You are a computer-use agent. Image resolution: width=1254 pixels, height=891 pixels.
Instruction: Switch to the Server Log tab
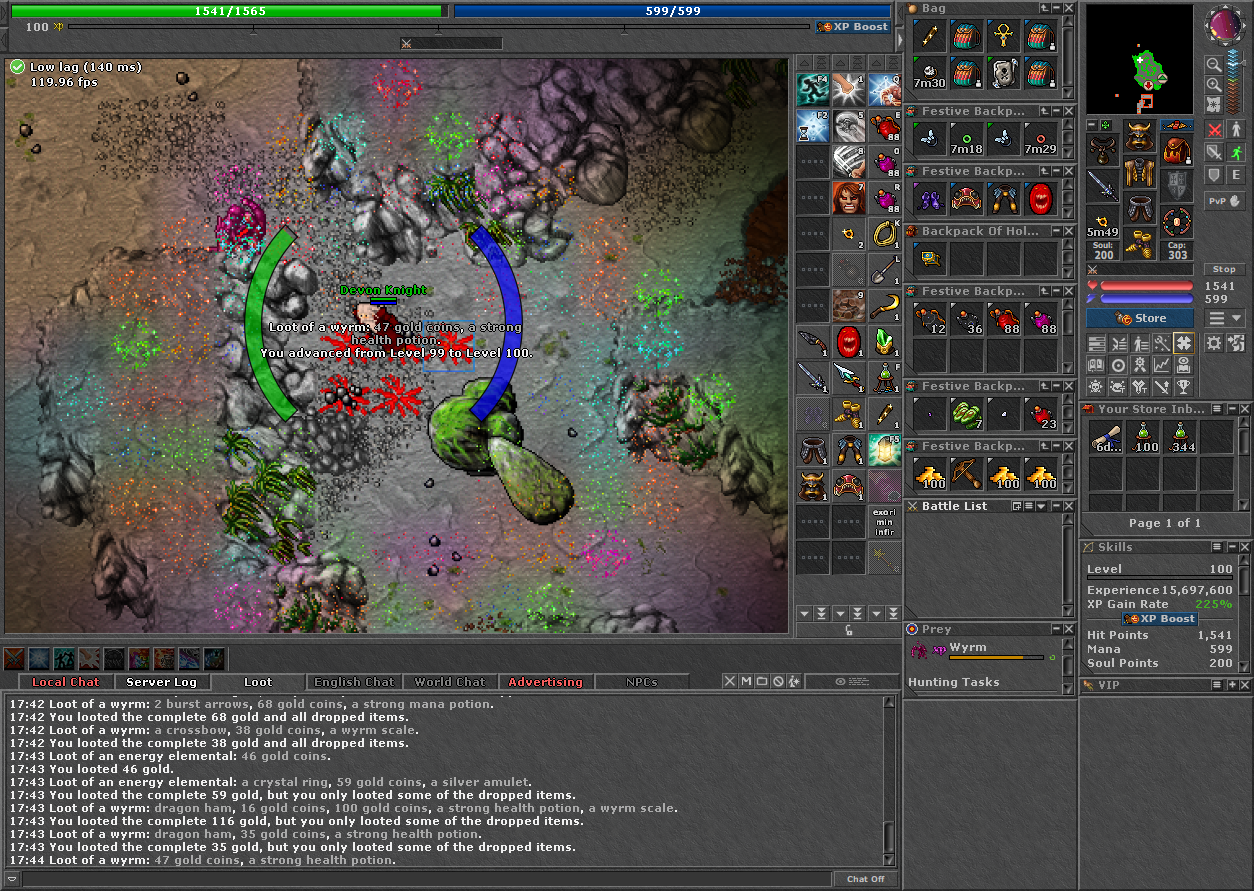[161, 682]
